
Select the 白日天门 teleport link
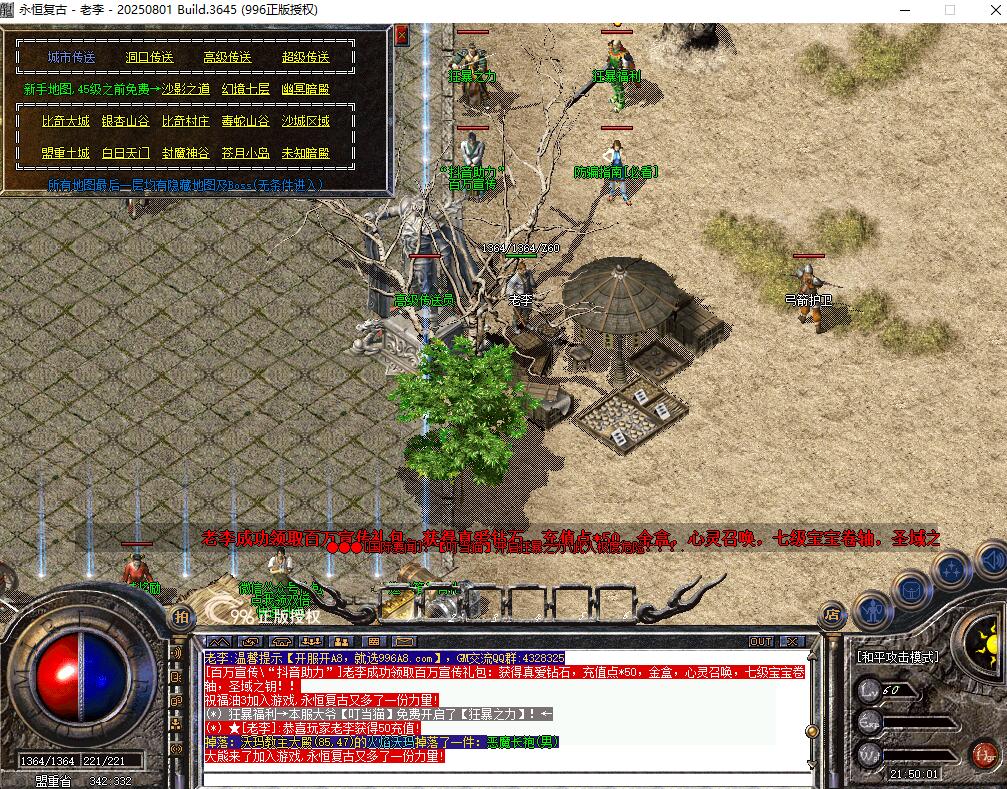tap(126, 153)
